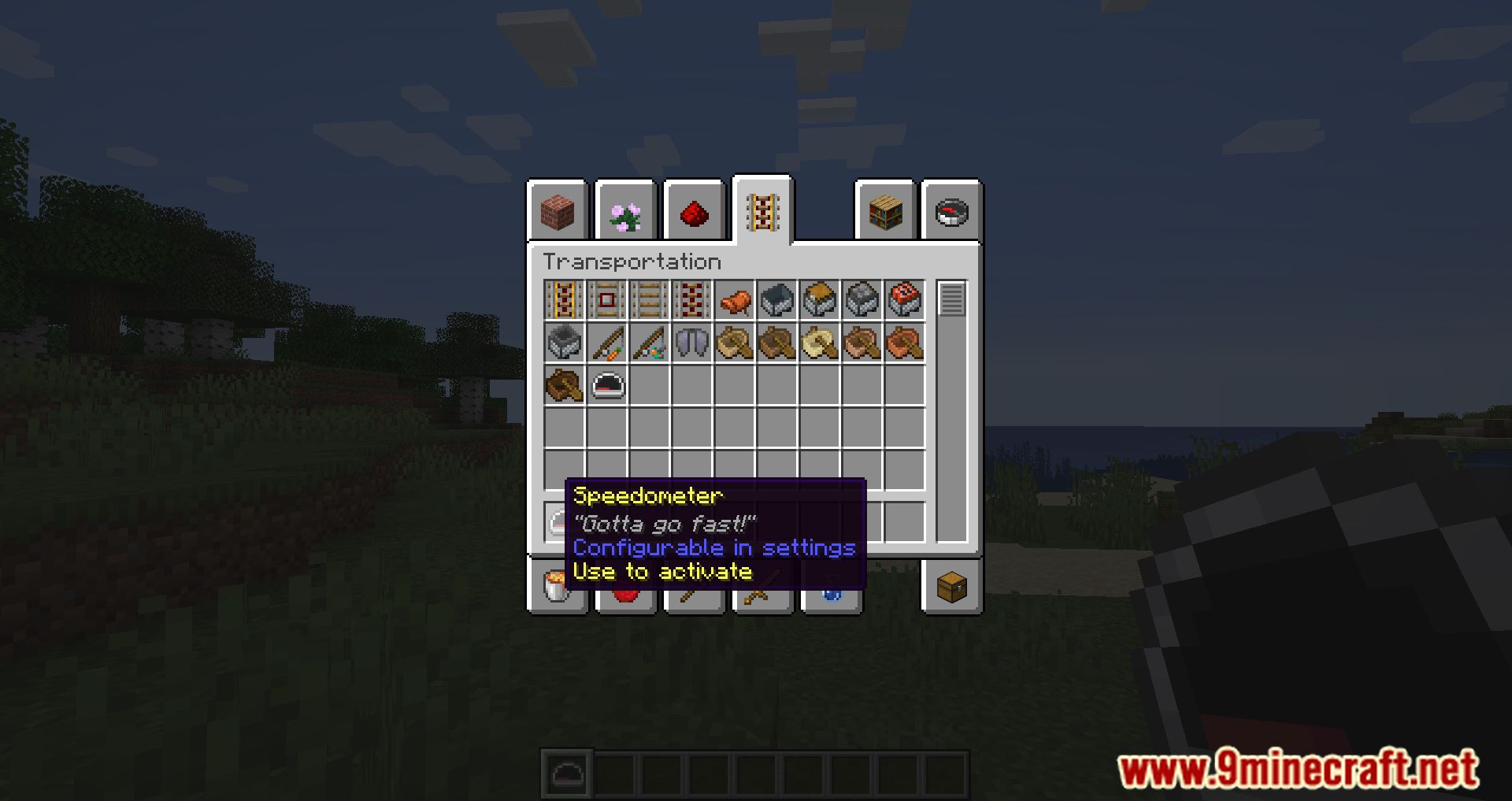Select the detector rail item

pos(606,300)
